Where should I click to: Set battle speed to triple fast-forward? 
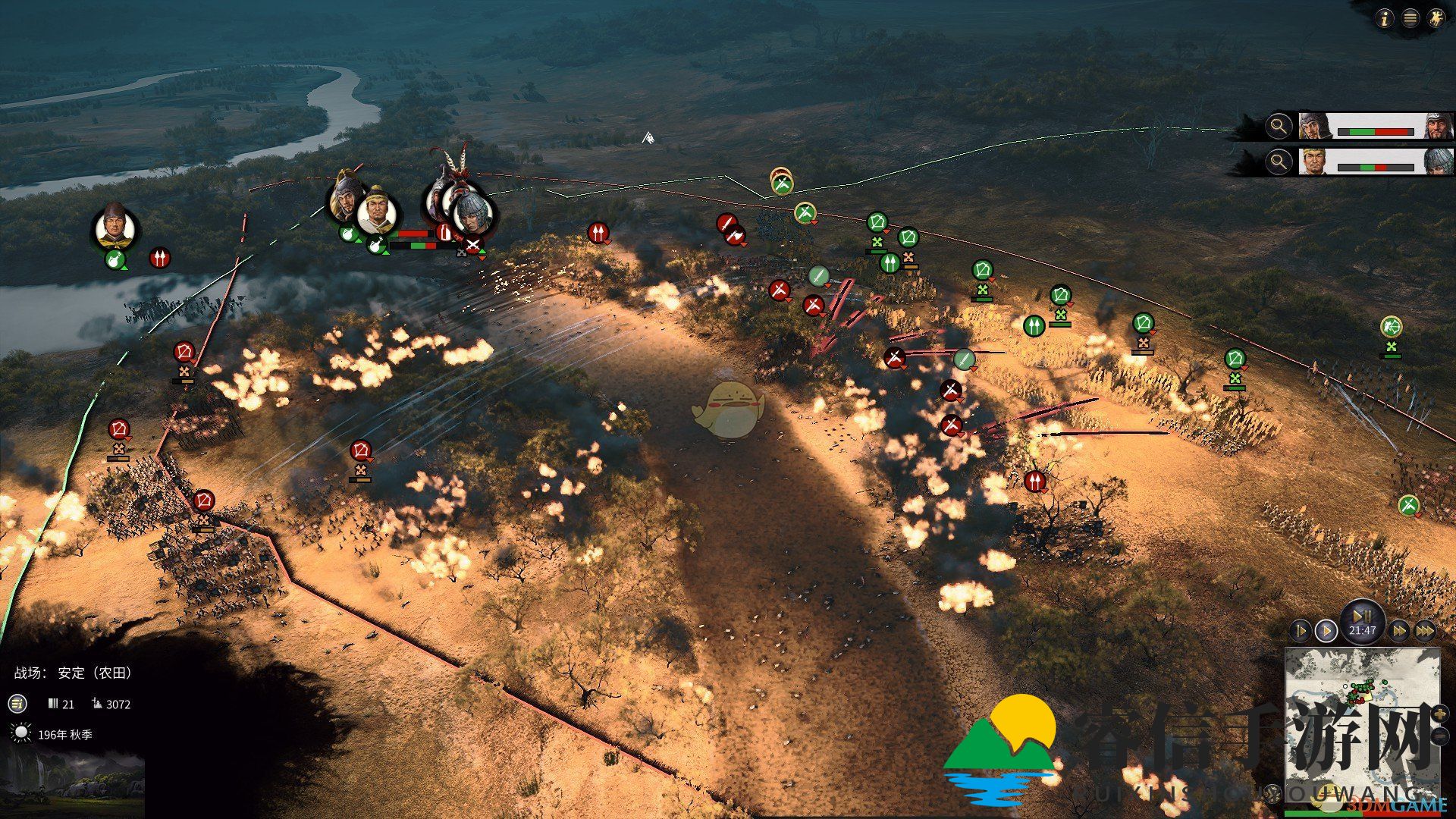[1425, 630]
